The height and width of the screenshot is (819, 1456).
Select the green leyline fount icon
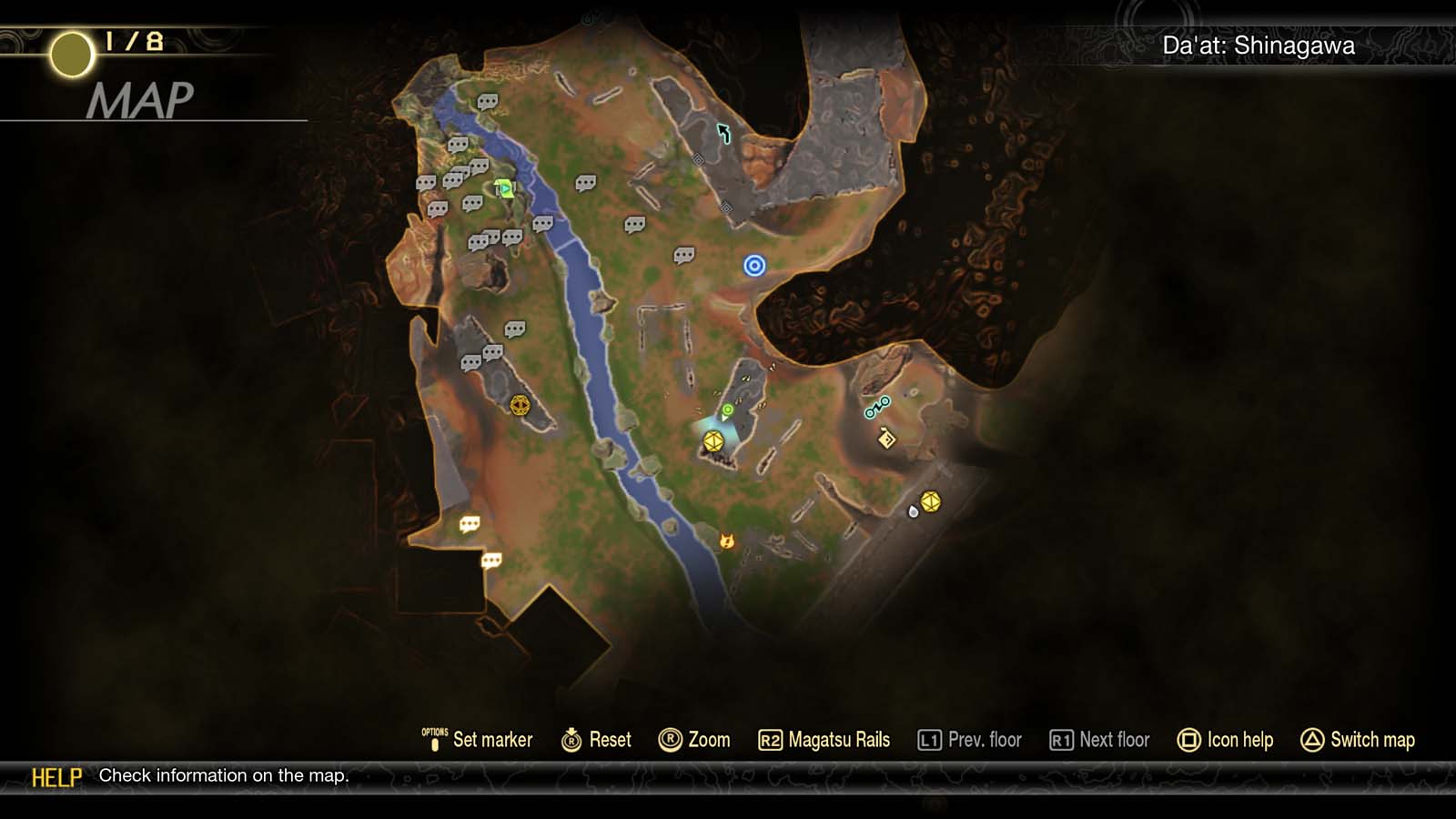coord(502,188)
